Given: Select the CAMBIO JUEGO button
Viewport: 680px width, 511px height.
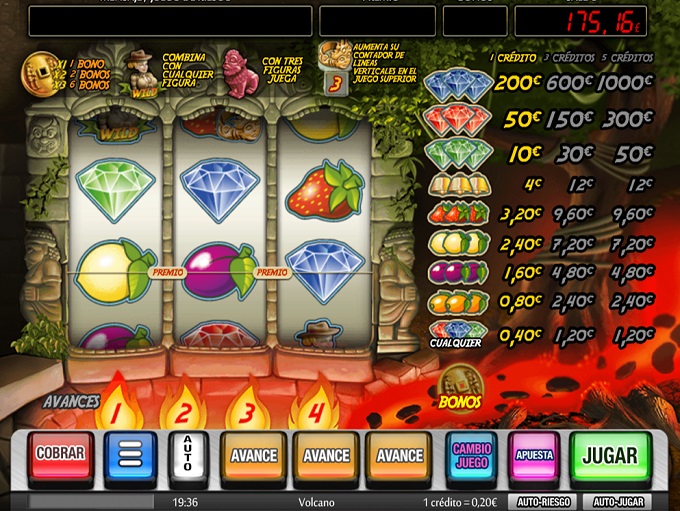Looking at the screenshot, I should (472, 456).
